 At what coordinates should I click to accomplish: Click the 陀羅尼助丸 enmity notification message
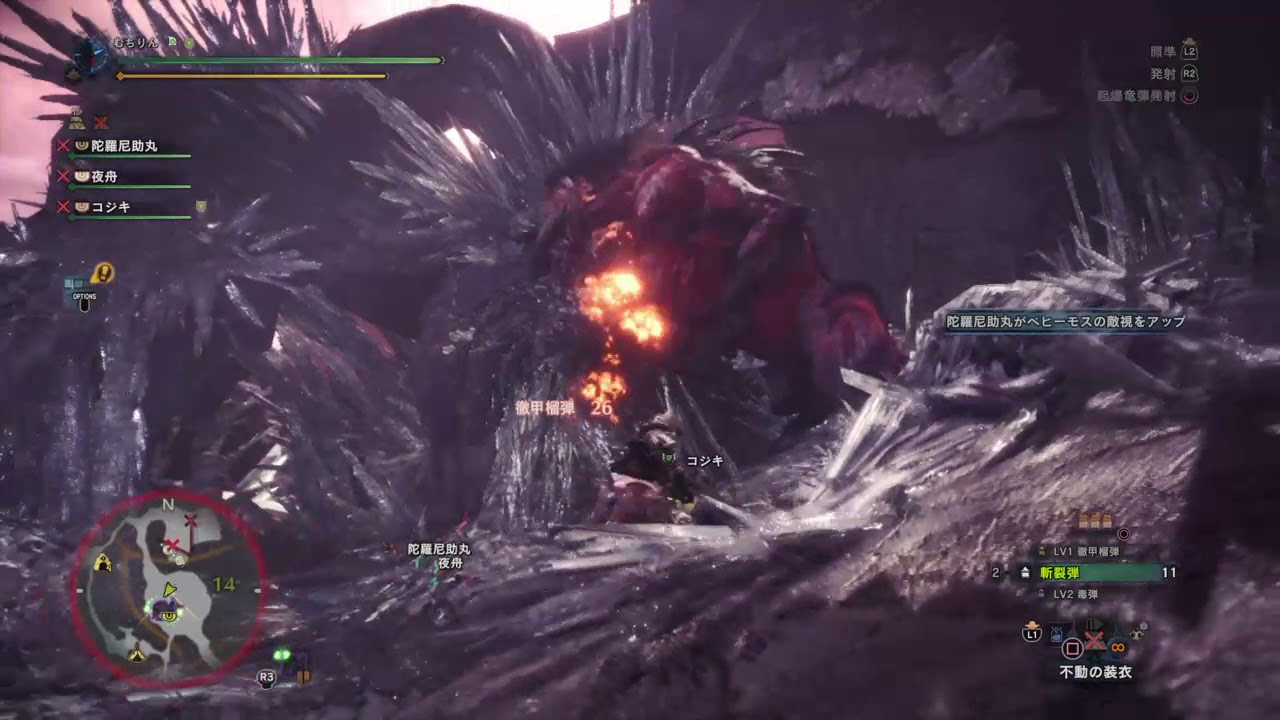click(1066, 322)
